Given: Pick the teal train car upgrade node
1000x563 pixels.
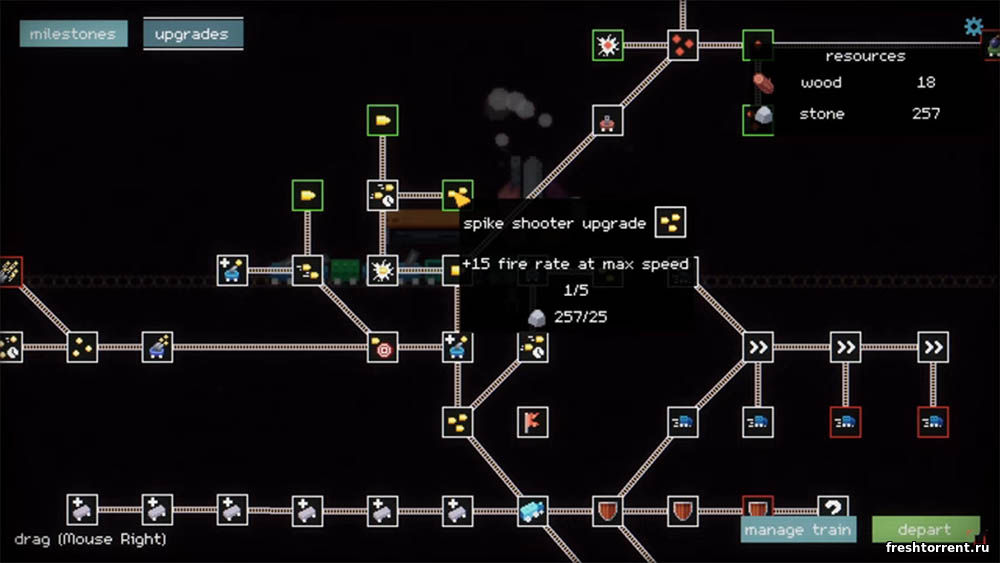Looking at the screenshot, I should coord(532,511).
